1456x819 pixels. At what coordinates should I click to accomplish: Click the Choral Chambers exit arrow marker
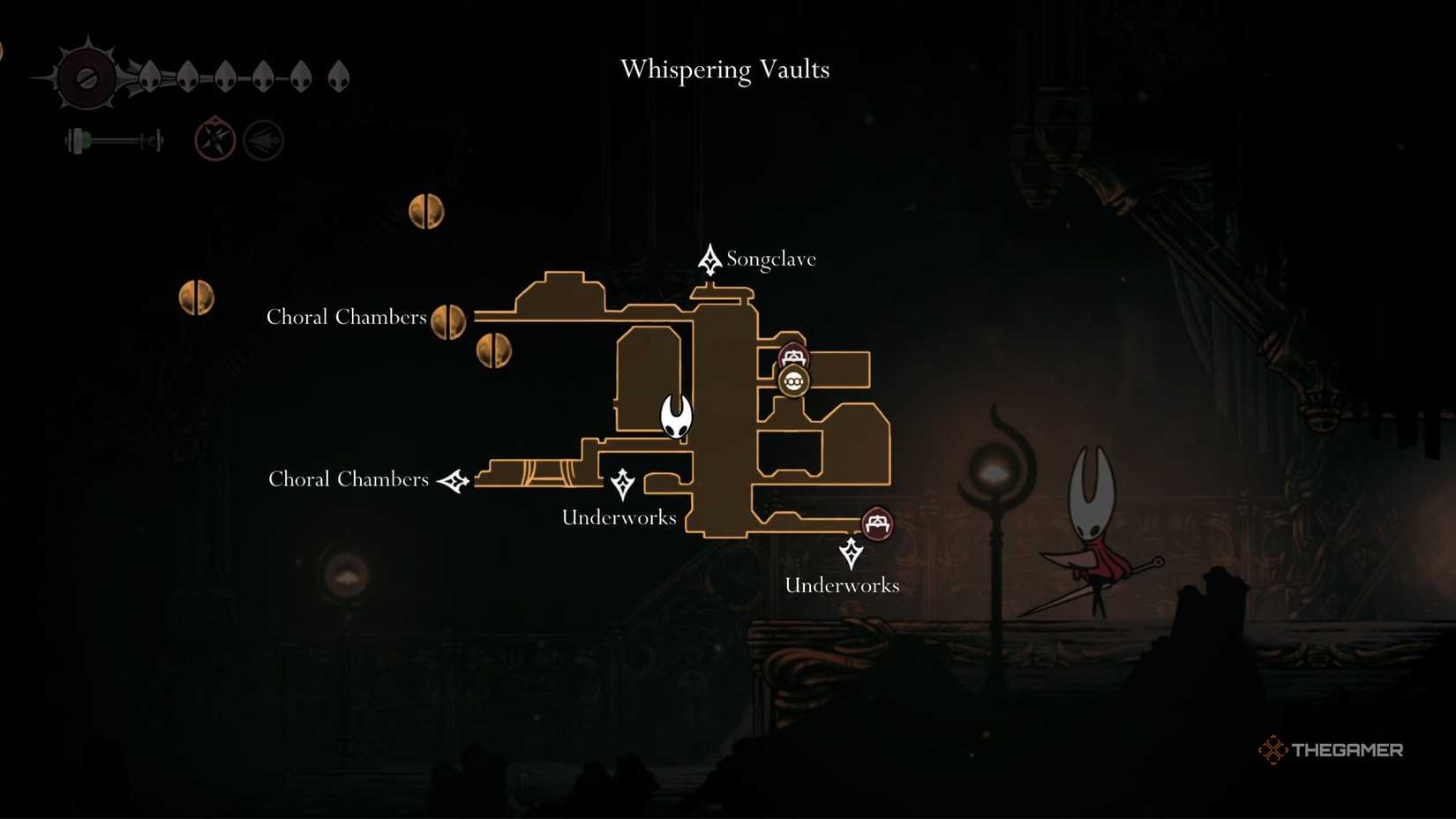point(454,481)
